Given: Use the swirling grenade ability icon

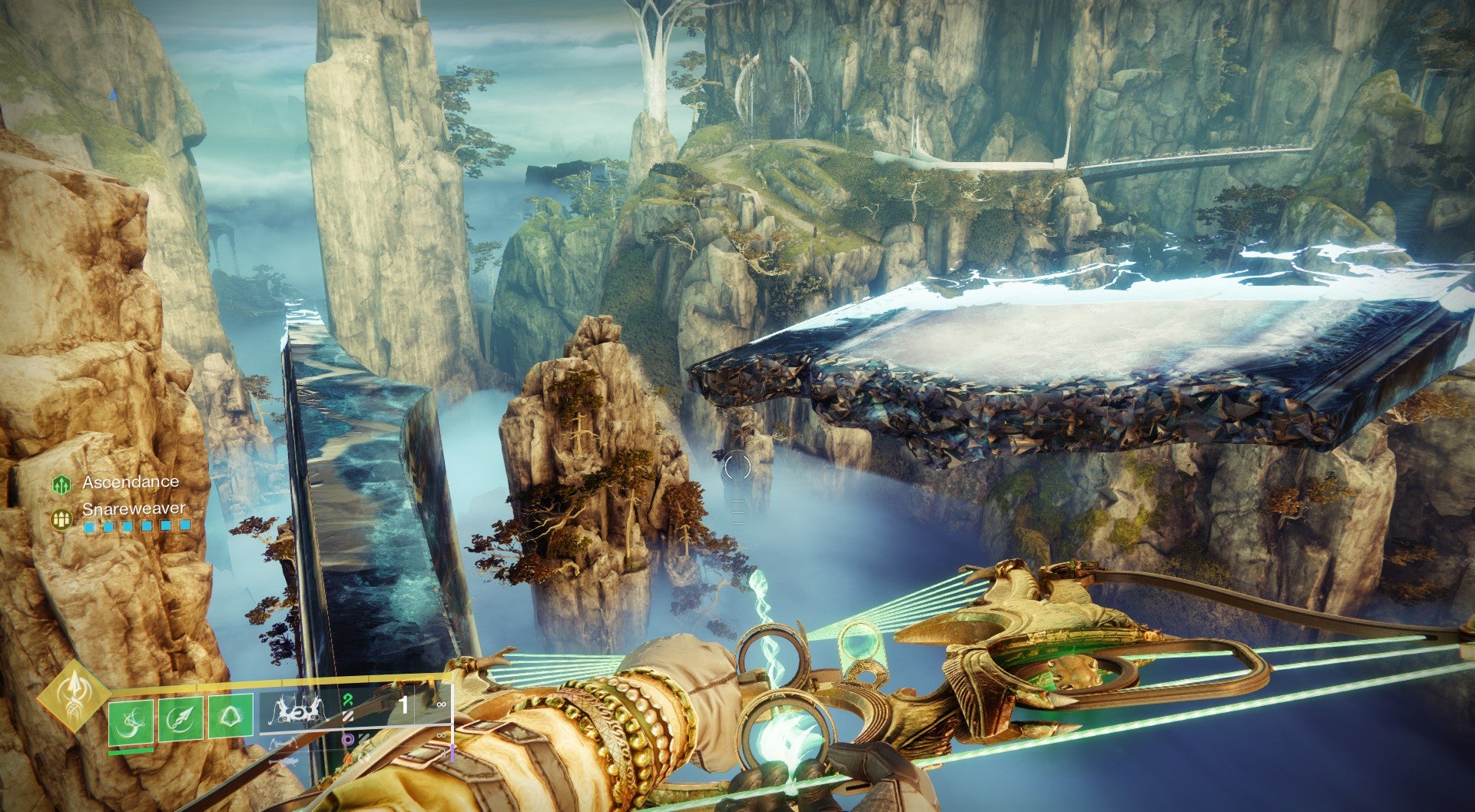Looking at the screenshot, I should coord(130,721).
